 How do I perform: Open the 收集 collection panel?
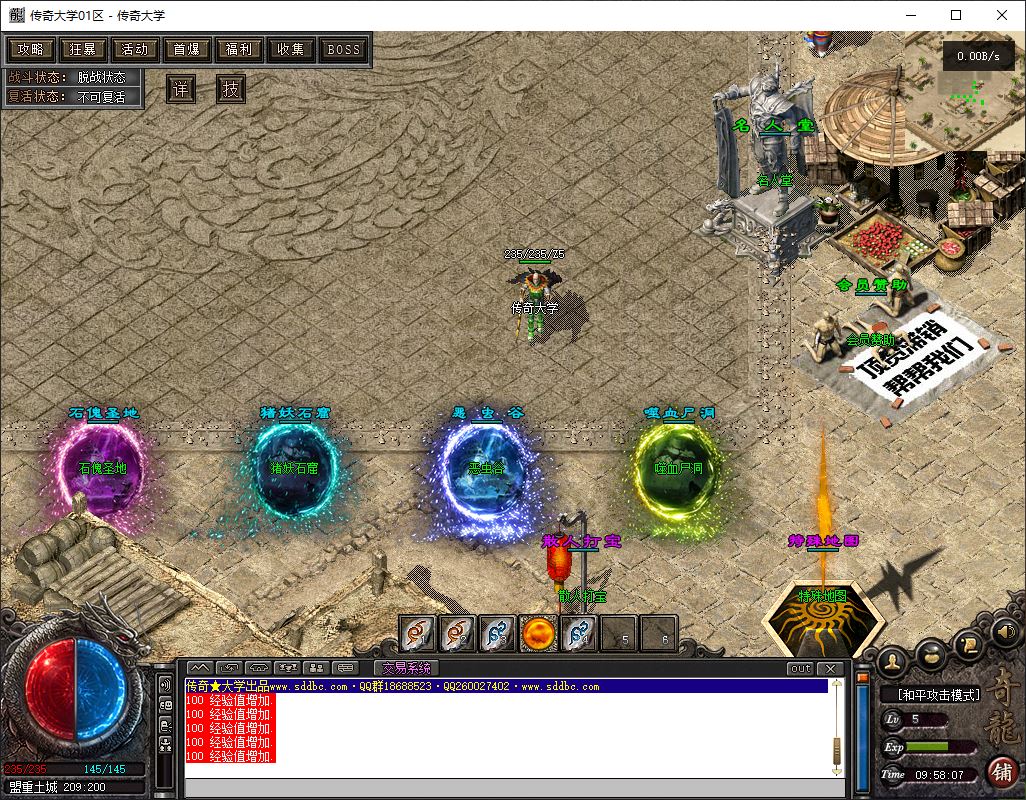tap(291, 49)
